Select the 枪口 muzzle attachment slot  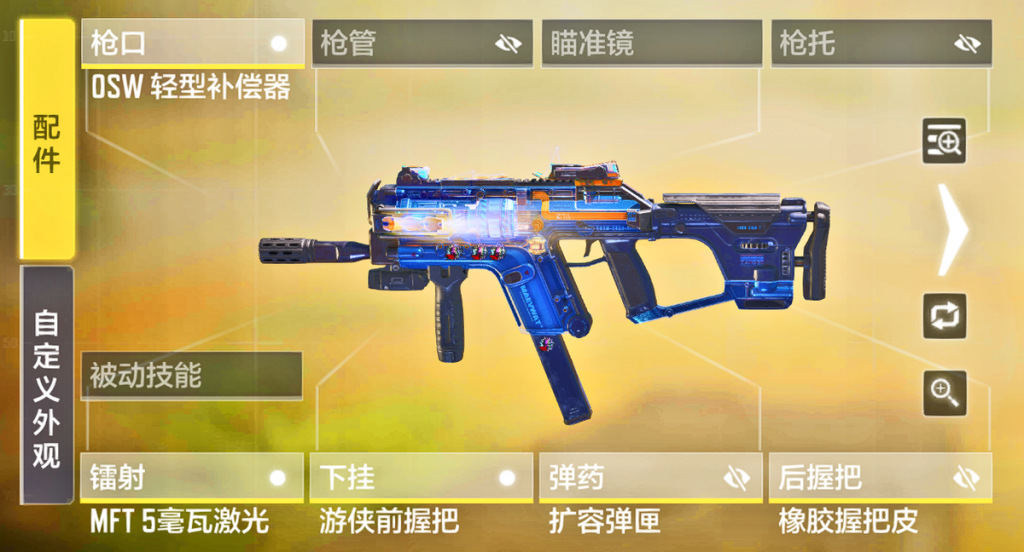(193, 44)
